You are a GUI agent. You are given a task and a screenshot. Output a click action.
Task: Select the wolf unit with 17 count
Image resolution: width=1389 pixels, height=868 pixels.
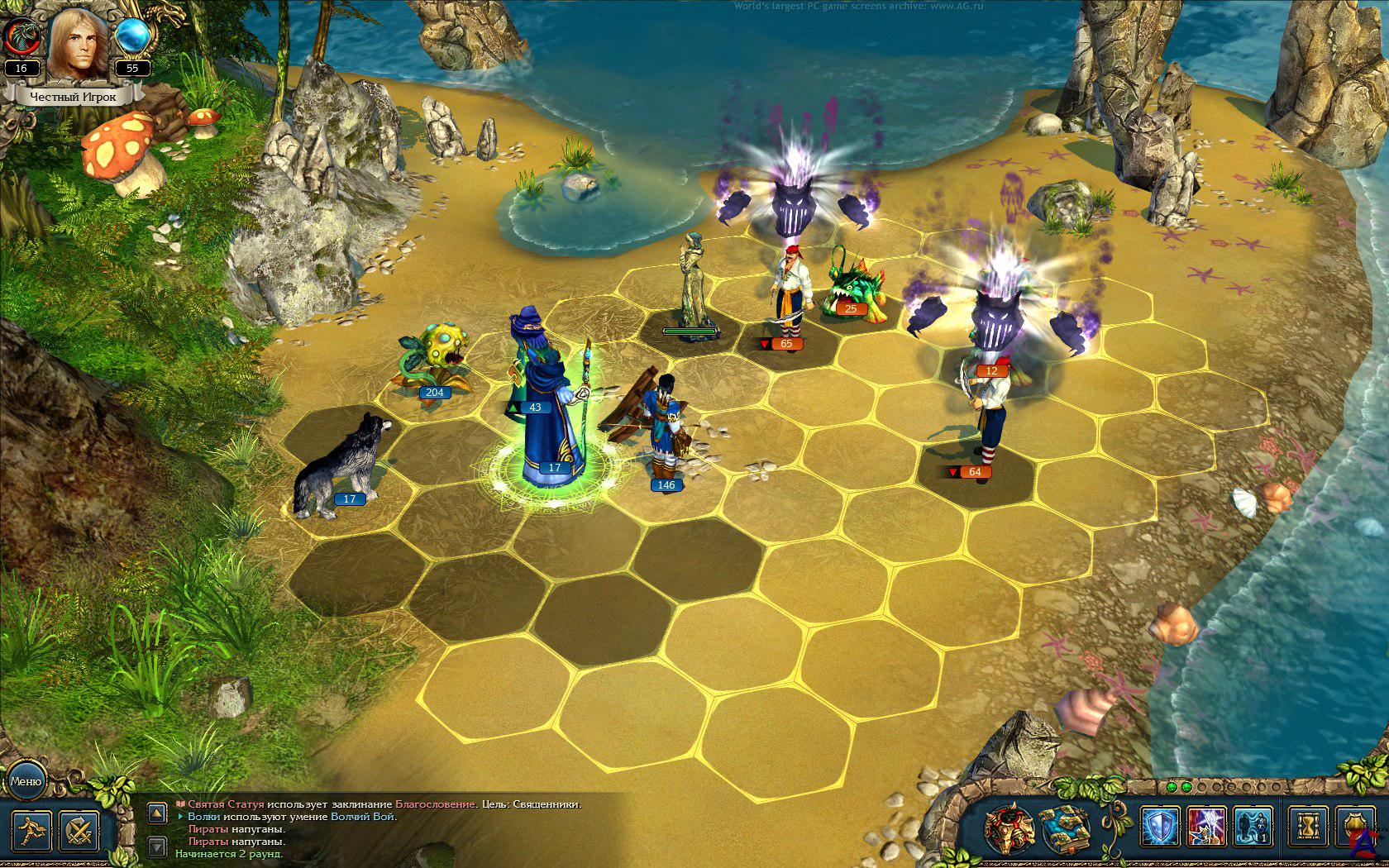(339, 467)
